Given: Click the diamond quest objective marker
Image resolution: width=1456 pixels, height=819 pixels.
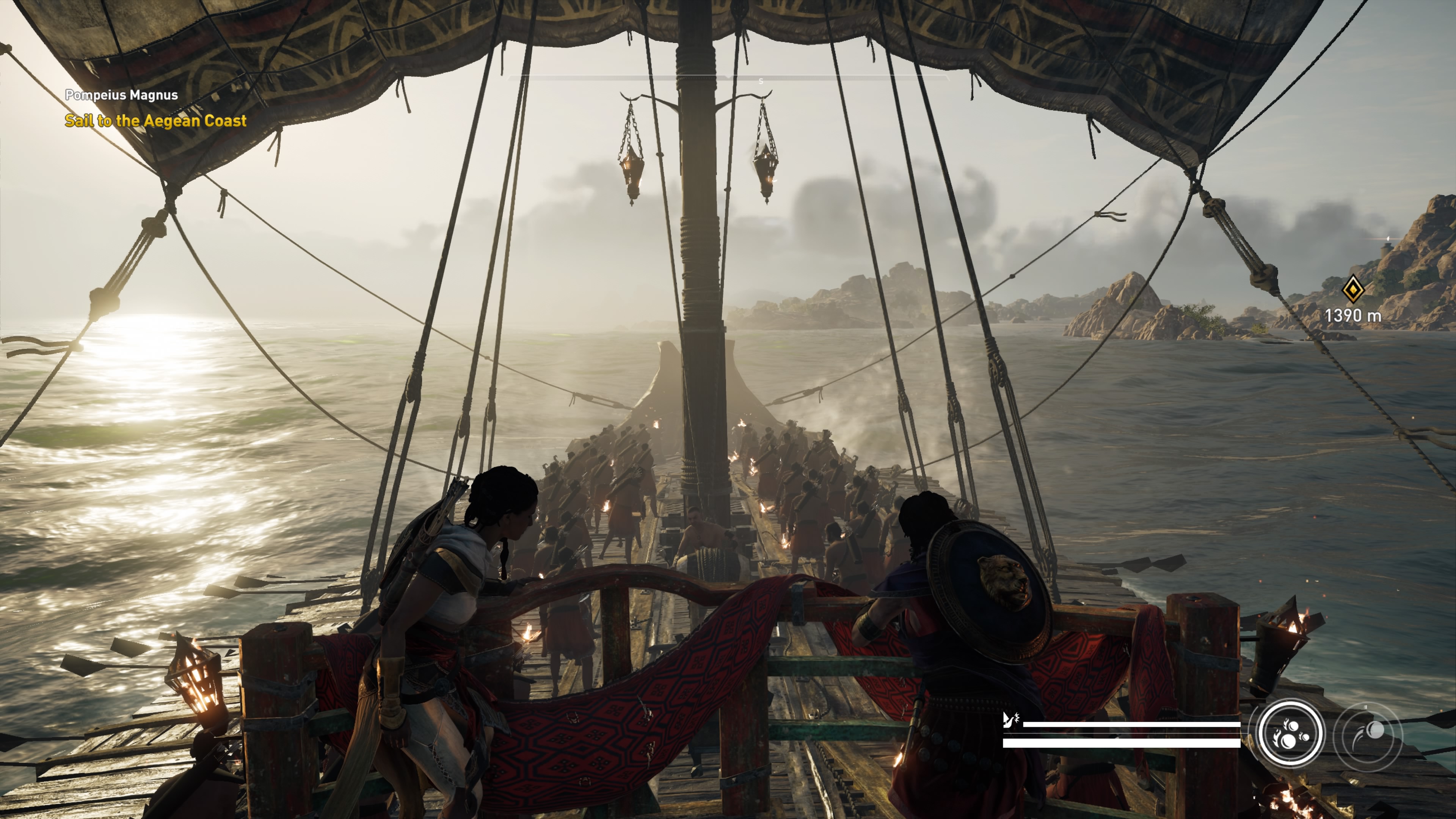Looking at the screenshot, I should (1353, 289).
